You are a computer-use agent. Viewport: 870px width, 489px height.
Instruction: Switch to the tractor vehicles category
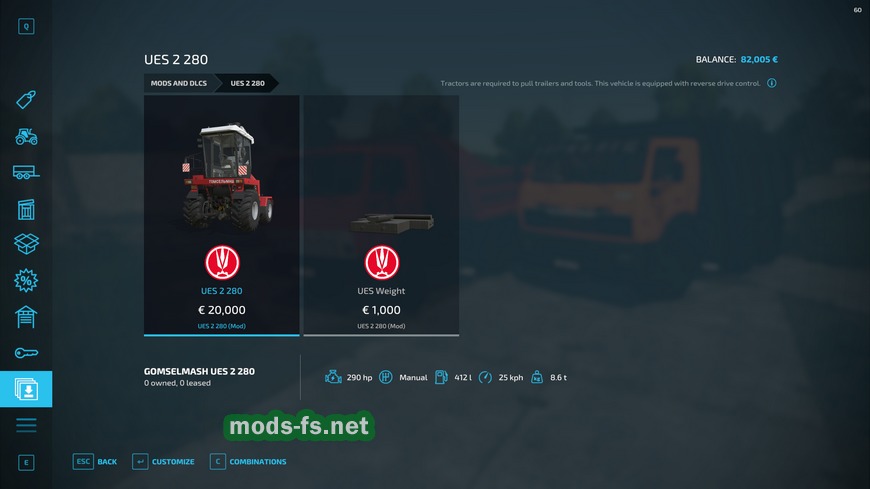pos(26,136)
